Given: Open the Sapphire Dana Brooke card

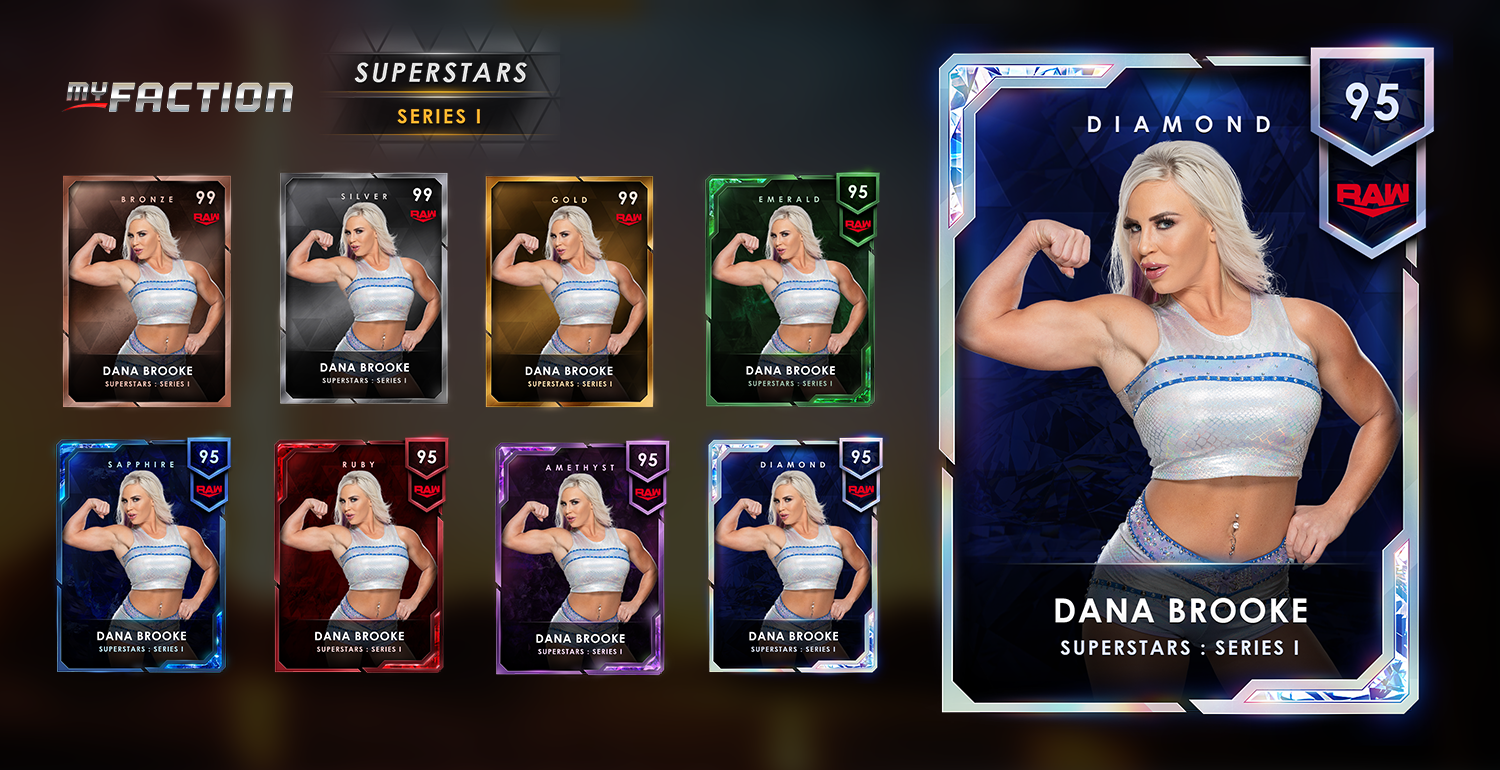Looking at the screenshot, I should 141,555.
